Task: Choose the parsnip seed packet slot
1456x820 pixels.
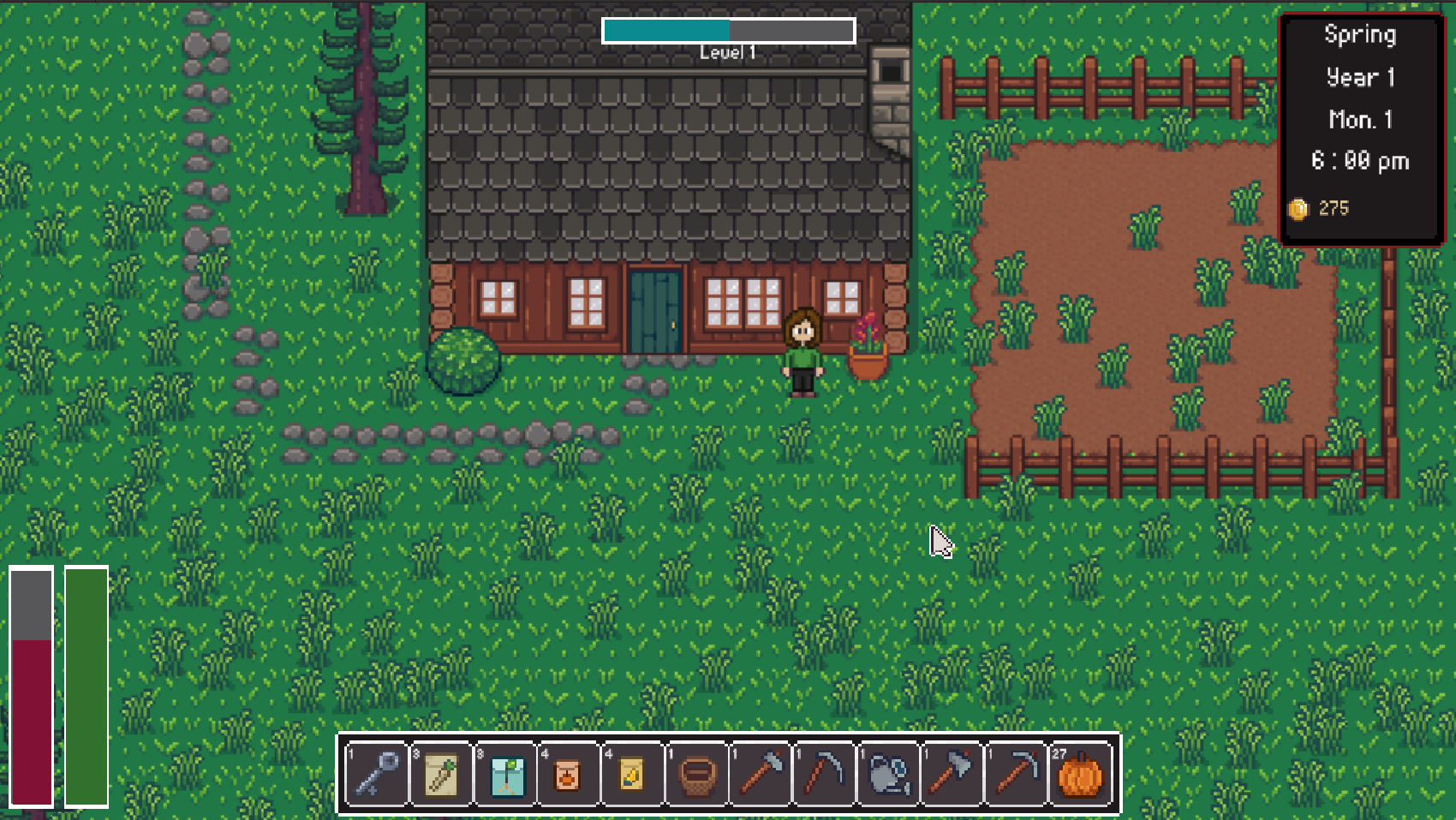Action: point(442,775)
